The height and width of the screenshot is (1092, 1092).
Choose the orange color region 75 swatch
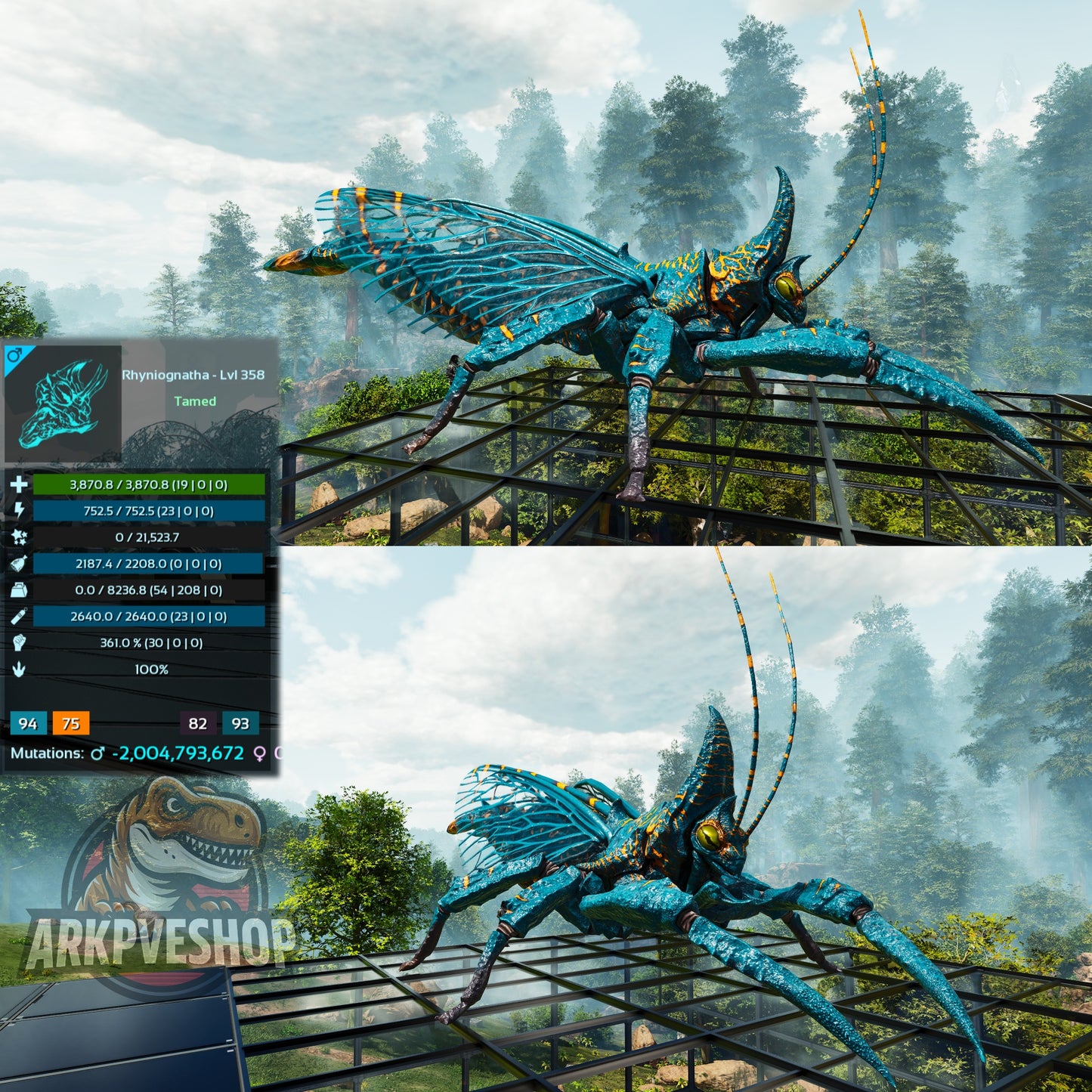(71, 723)
